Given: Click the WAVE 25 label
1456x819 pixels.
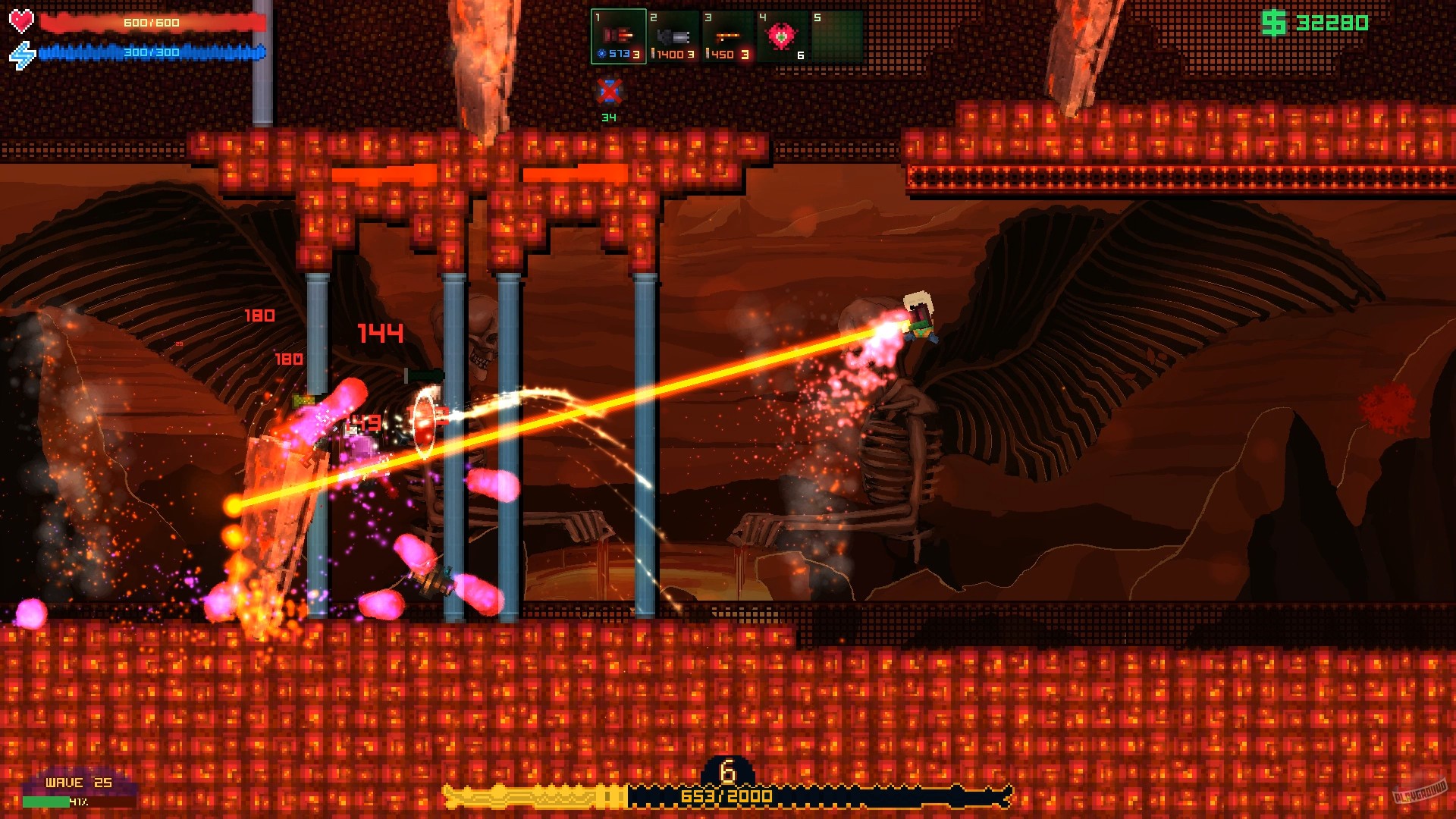Looking at the screenshot, I should [x=78, y=782].
